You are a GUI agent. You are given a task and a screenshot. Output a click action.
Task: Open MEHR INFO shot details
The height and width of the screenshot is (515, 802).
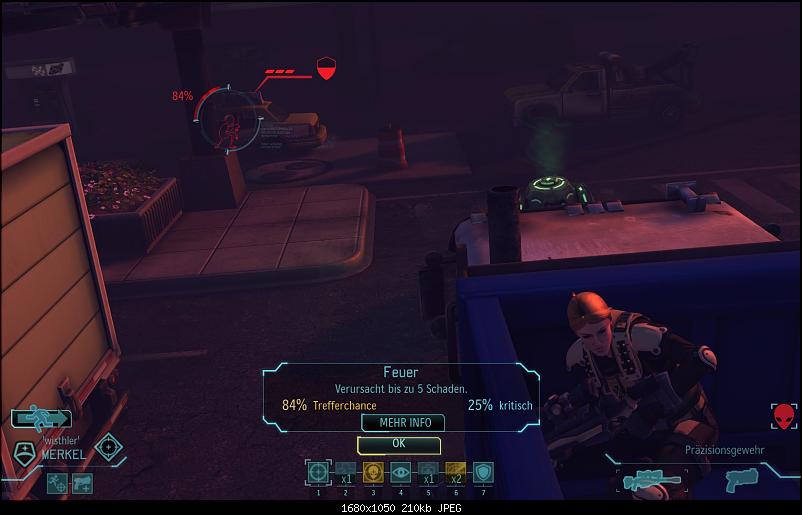coord(403,423)
